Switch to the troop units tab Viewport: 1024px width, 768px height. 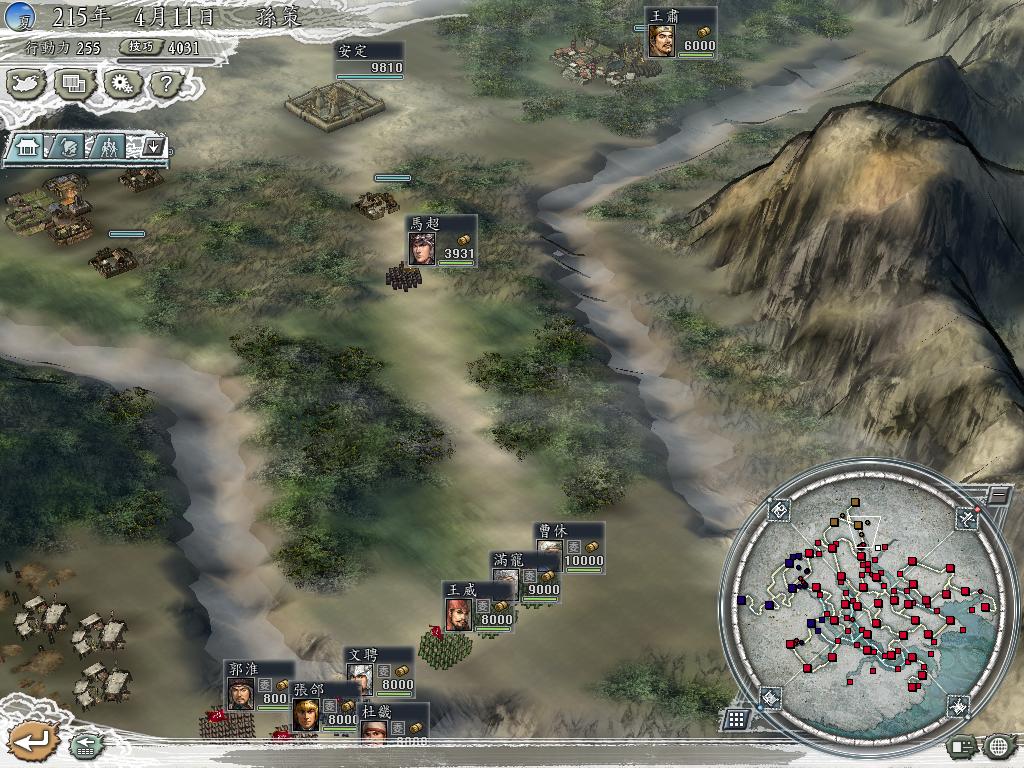point(109,147)
